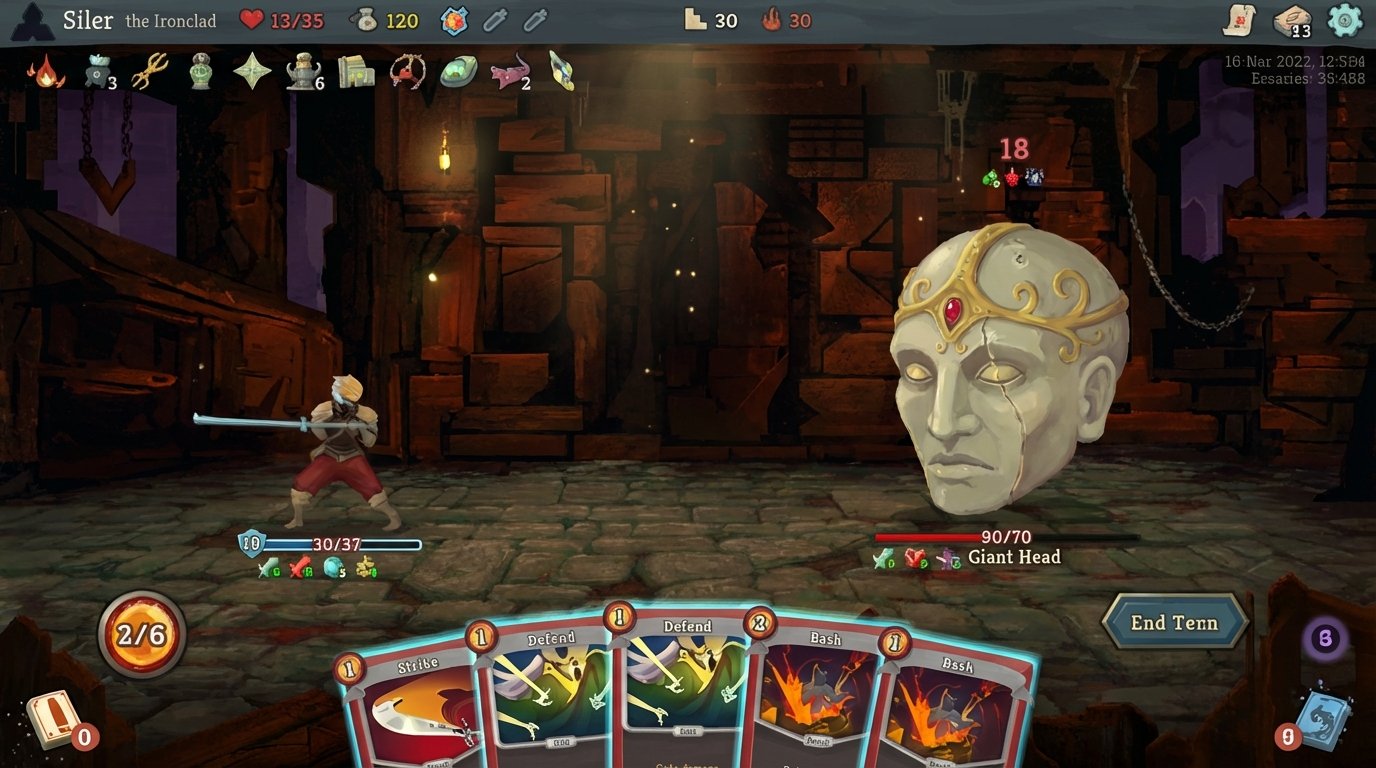The image size is (1376, 768).
Task: Use the filled orange potion slot
Action: (x=455, y=20)
